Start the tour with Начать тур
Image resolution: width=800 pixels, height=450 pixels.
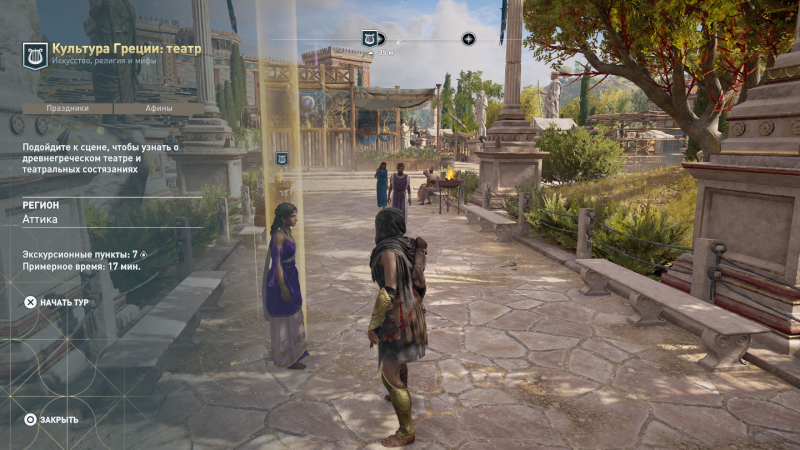pyautogui.click(x=58, y=301)
